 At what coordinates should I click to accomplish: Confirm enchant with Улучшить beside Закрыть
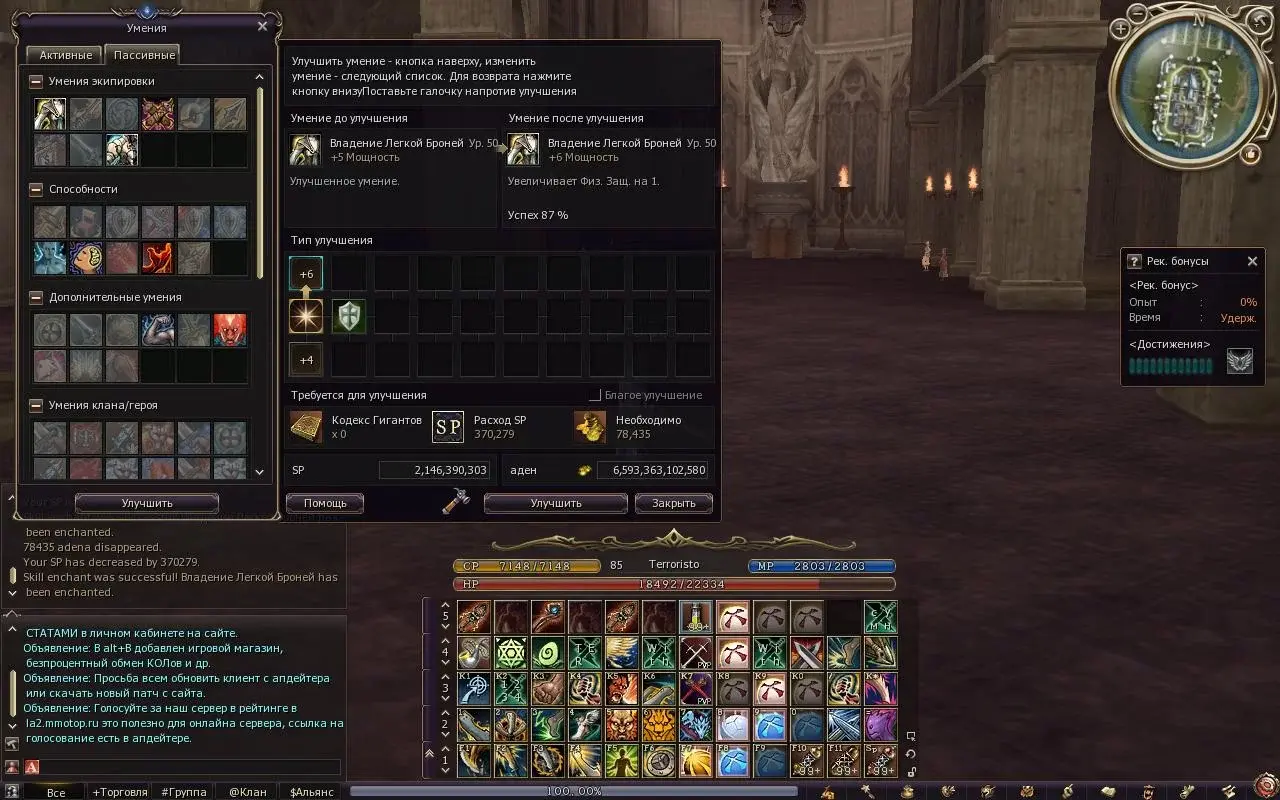pos(556,503)
